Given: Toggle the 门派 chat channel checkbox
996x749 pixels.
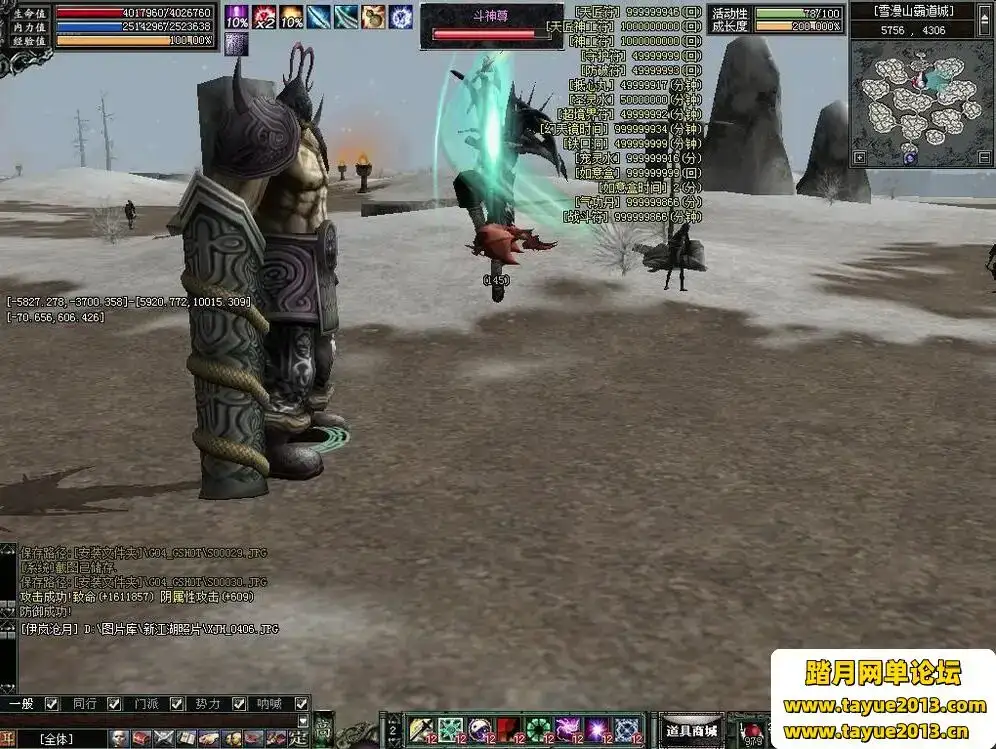Looking at the screenshot, I should [x=176, y=704].
